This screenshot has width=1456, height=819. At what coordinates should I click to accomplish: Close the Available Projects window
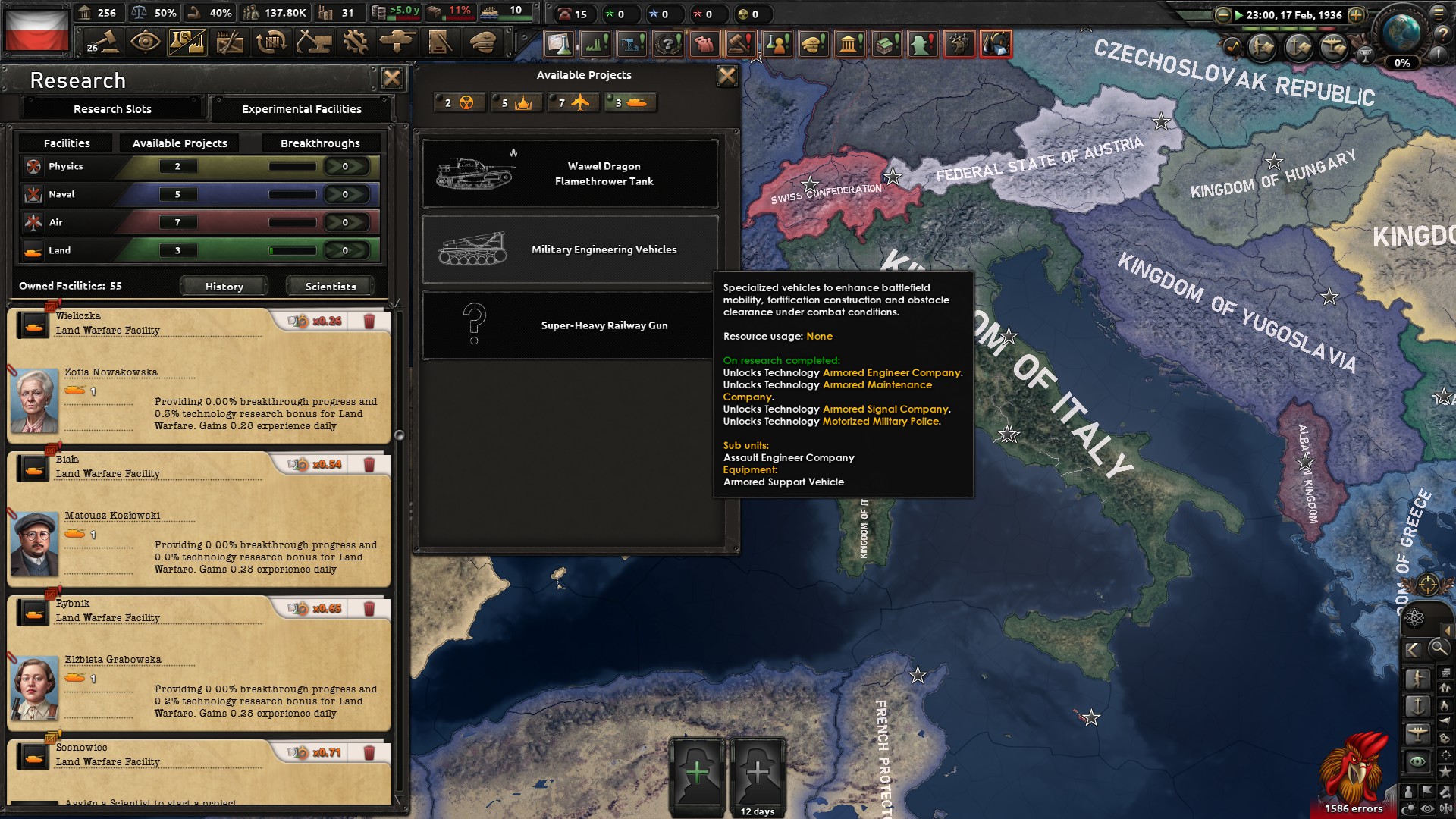(726, 75)
